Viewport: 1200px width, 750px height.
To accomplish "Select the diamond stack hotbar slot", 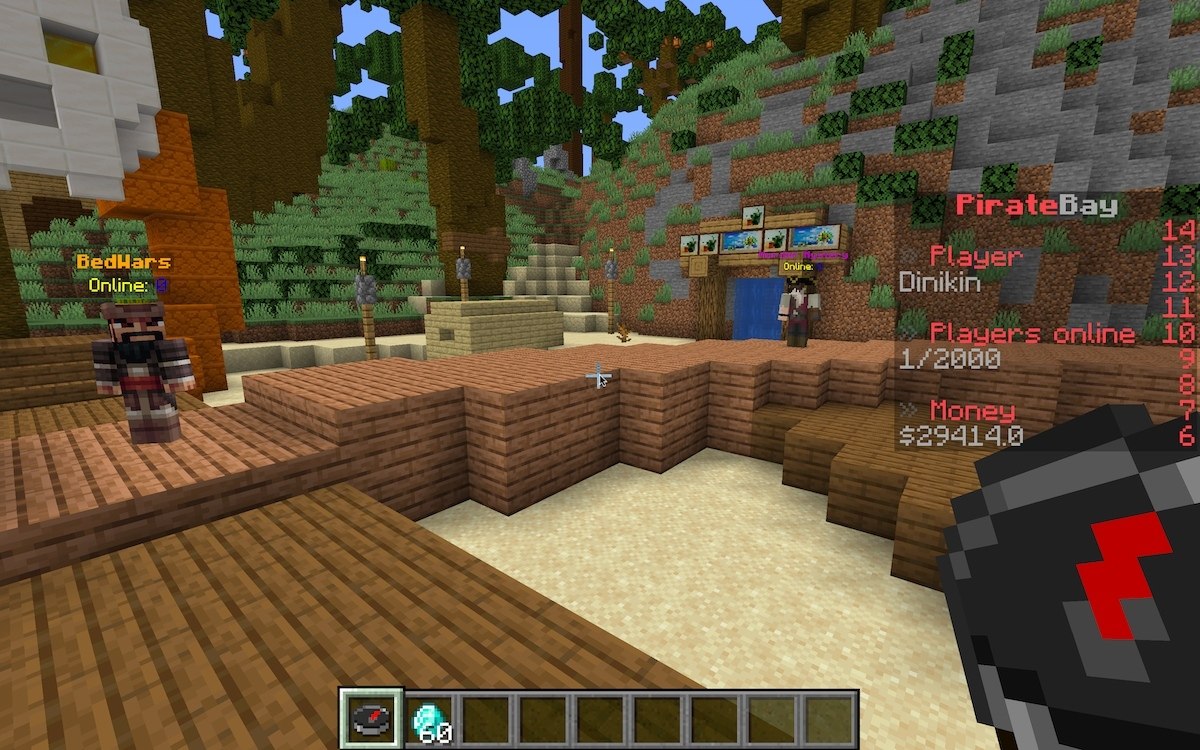I will [x=429, y=718].
